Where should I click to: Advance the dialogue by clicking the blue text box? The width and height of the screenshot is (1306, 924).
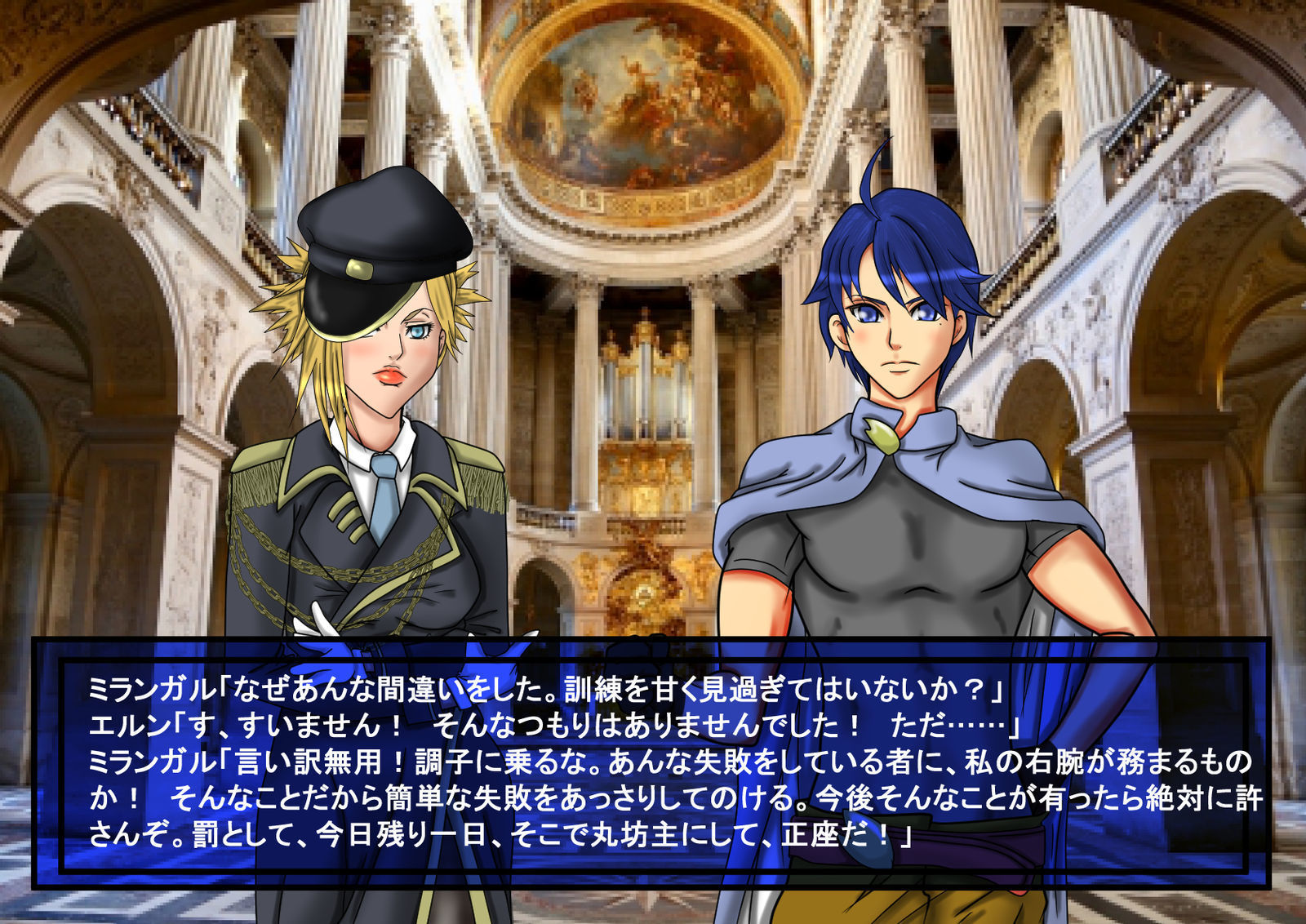[651, 763]
